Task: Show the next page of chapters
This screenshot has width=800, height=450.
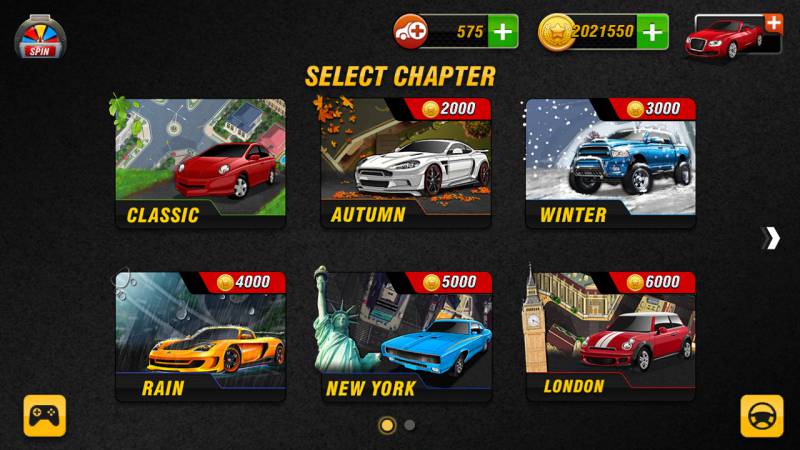Action: [771, 238]
